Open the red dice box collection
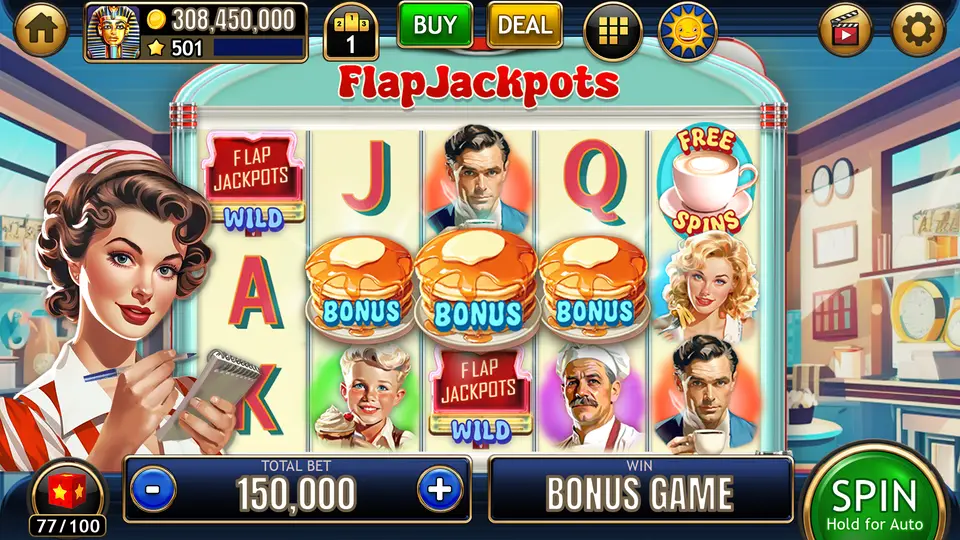 pyautogui.click(x=67, y=494)
